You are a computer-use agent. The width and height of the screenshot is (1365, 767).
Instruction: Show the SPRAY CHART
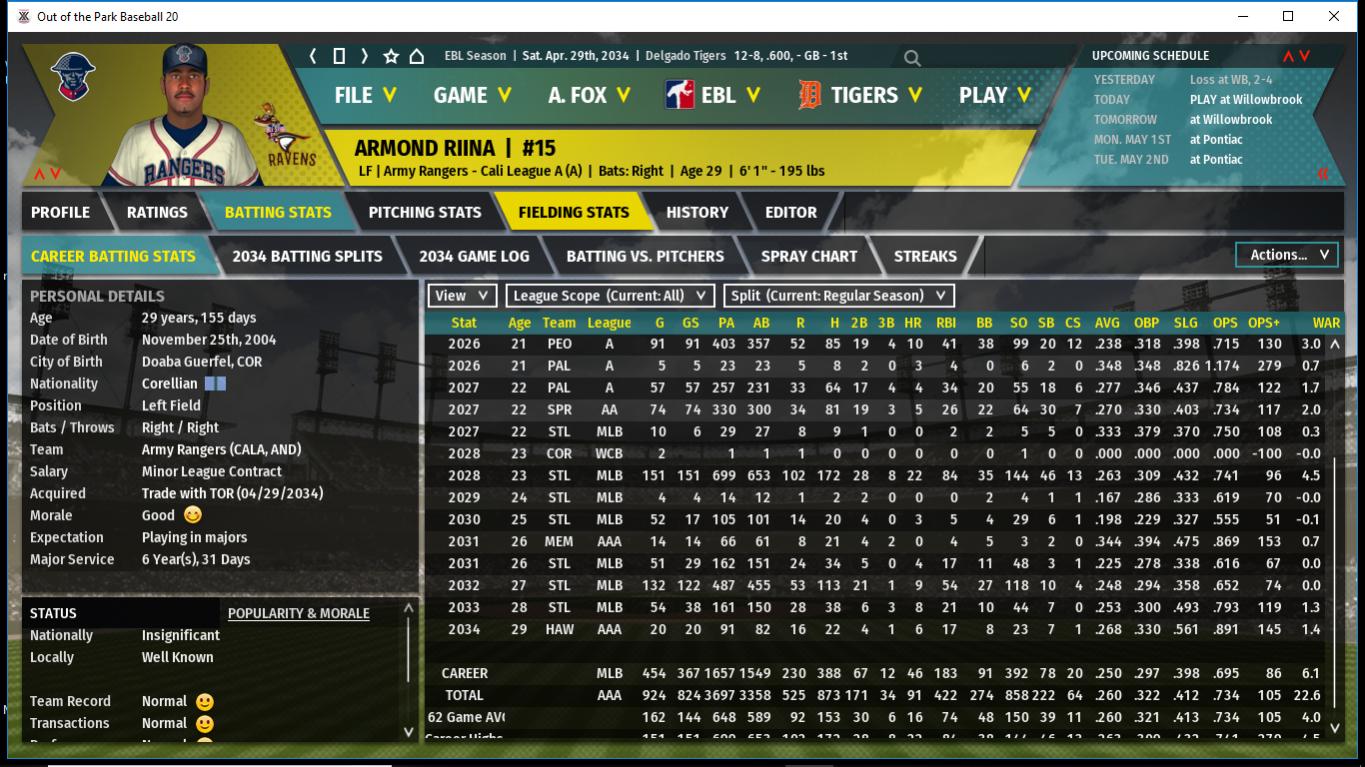pos(809,256)
